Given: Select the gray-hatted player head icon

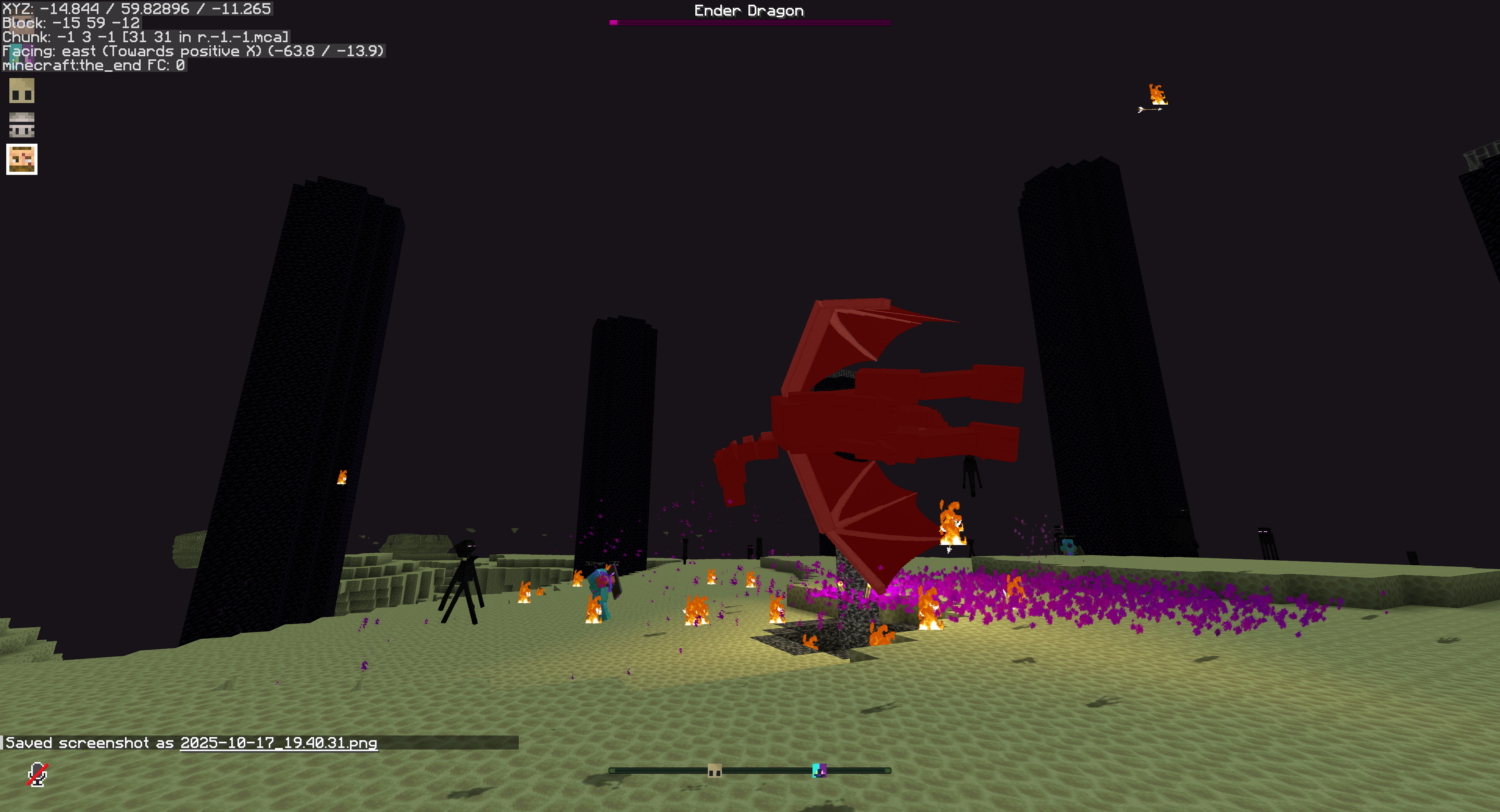Looking at the screenshot, I should point(22,125).
